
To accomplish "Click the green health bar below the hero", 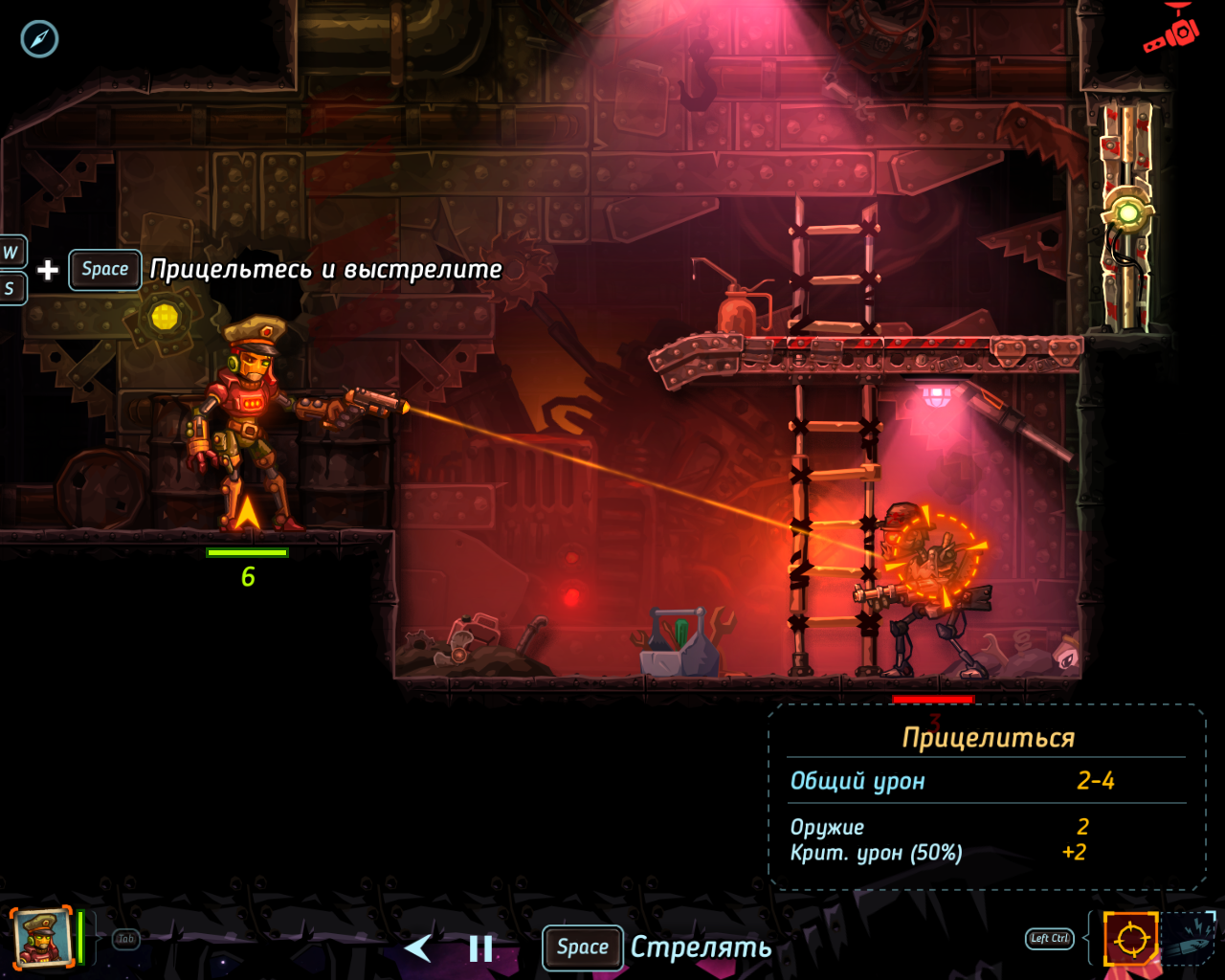I will pyautogui.click(x=250, y=553).
